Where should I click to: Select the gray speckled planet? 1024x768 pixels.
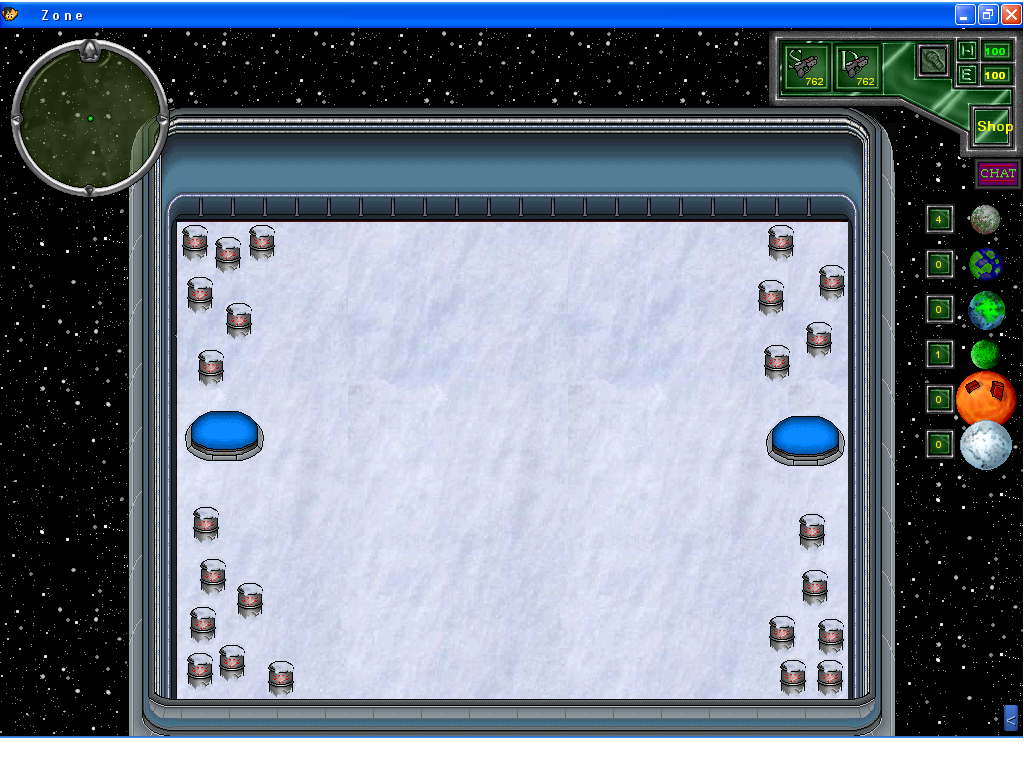click(985, 219)
